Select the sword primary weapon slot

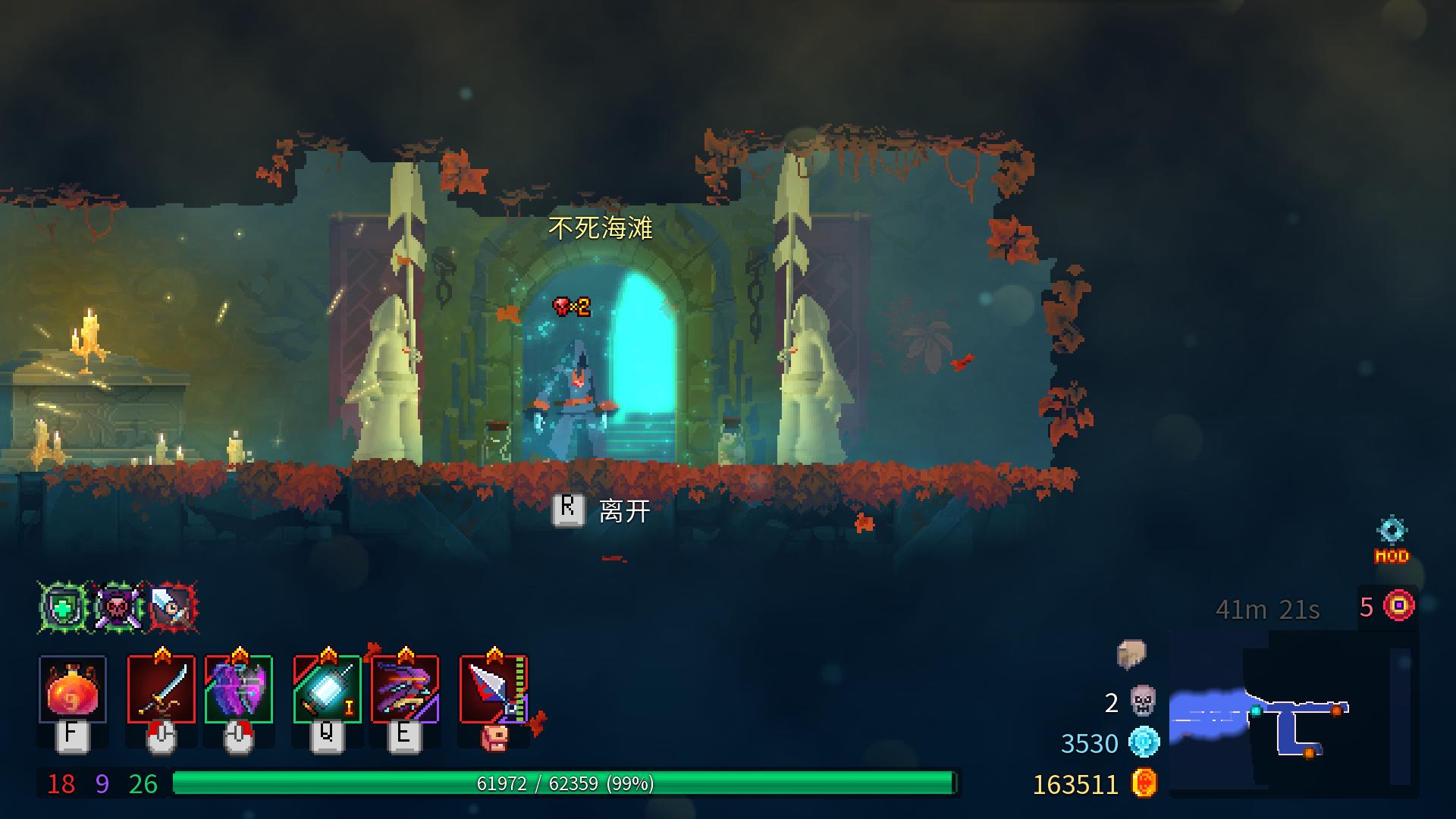click(161, 689)
